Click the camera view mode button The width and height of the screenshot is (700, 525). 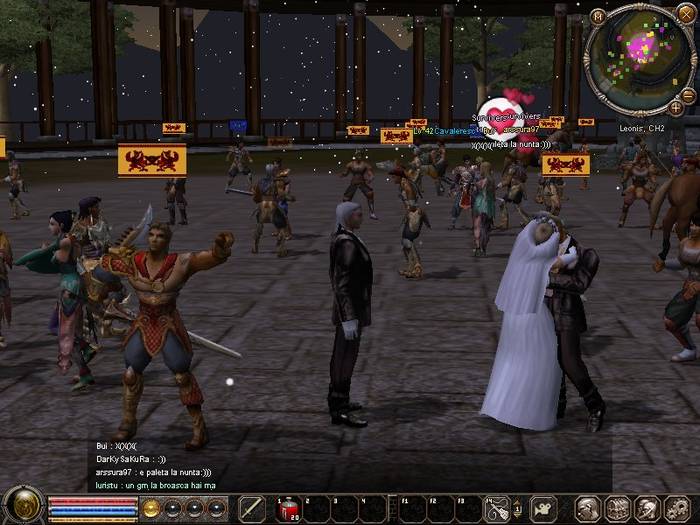[x=543, y=508]
